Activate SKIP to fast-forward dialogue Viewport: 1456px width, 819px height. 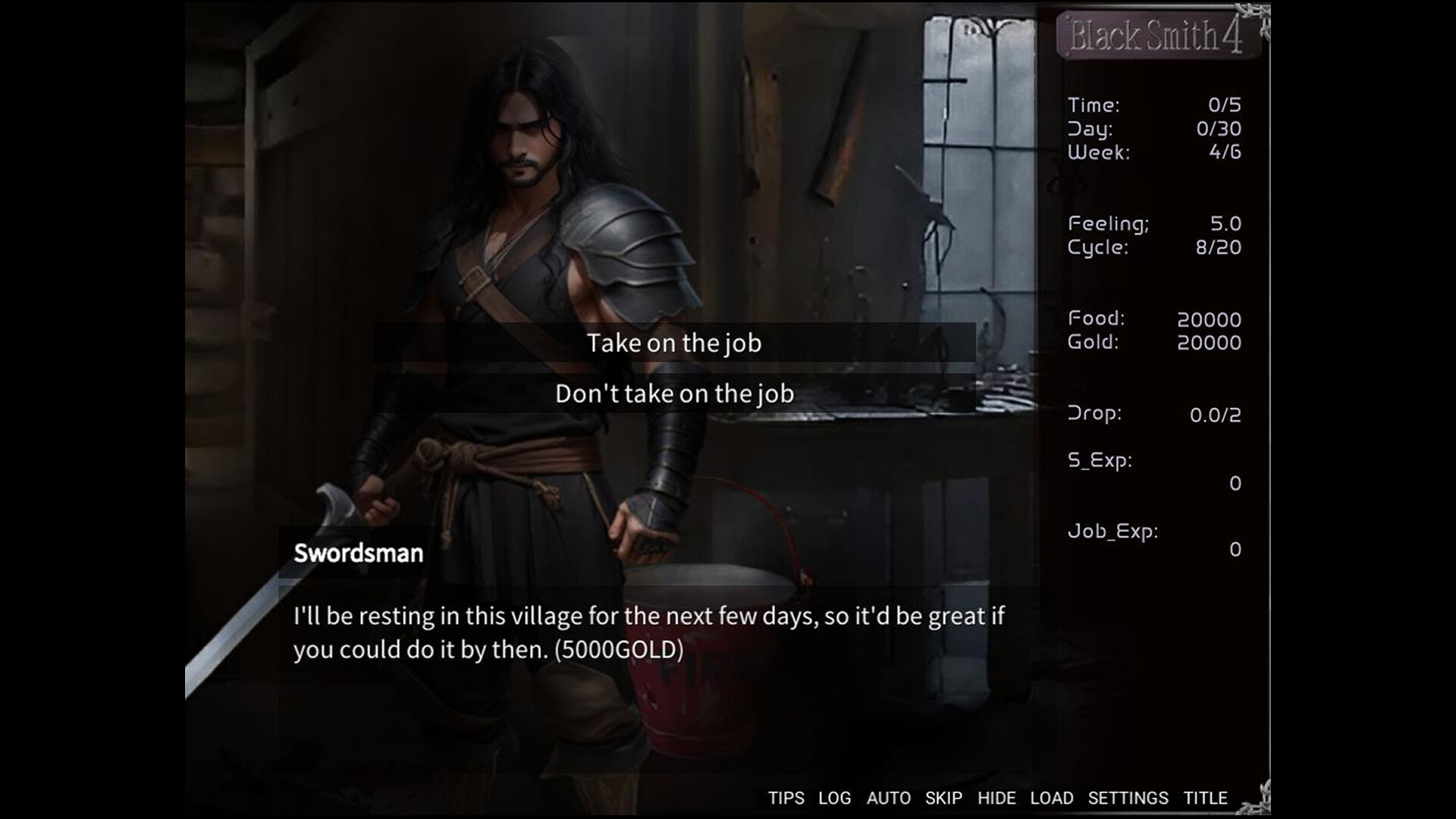[x=943, y=798]
